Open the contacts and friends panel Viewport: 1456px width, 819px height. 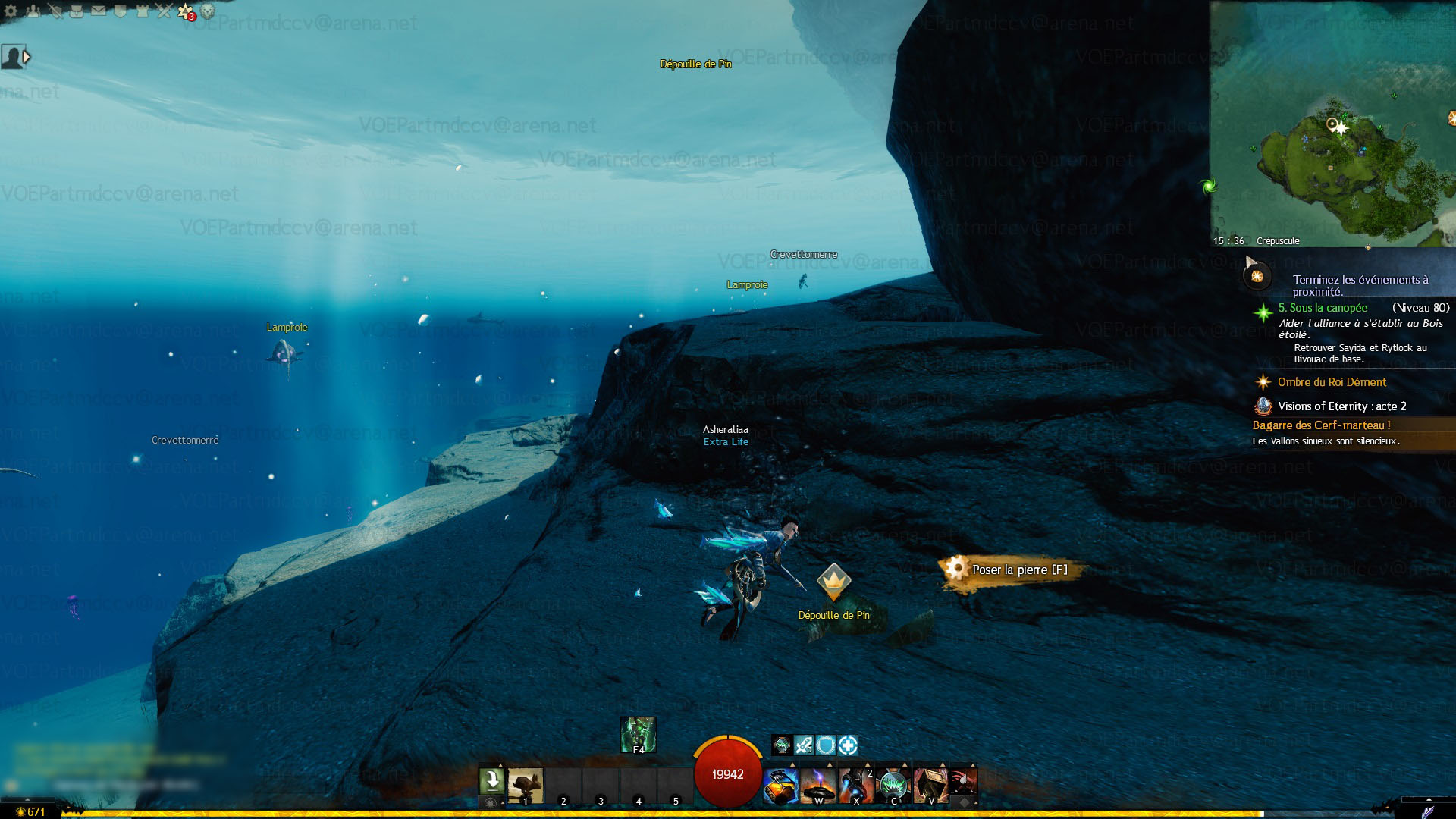33,11
